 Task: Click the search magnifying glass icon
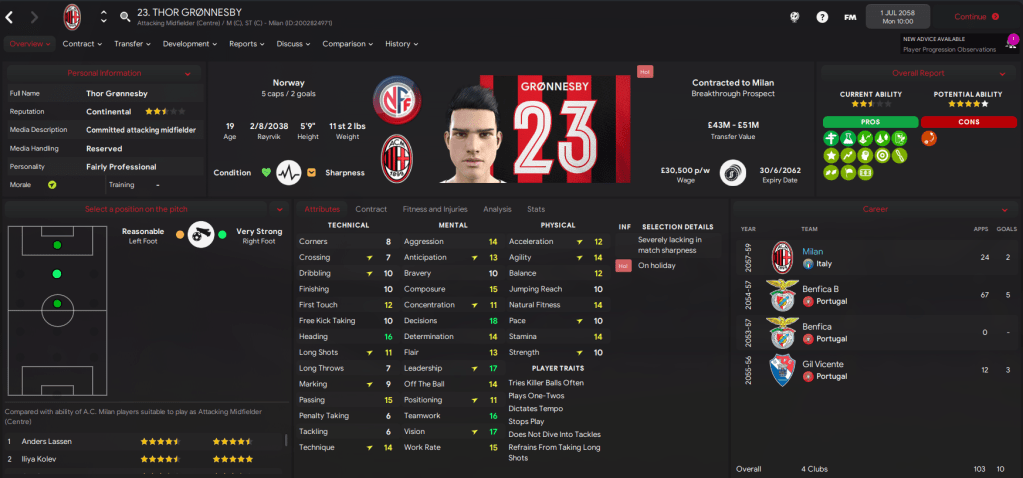coord(124,17)
